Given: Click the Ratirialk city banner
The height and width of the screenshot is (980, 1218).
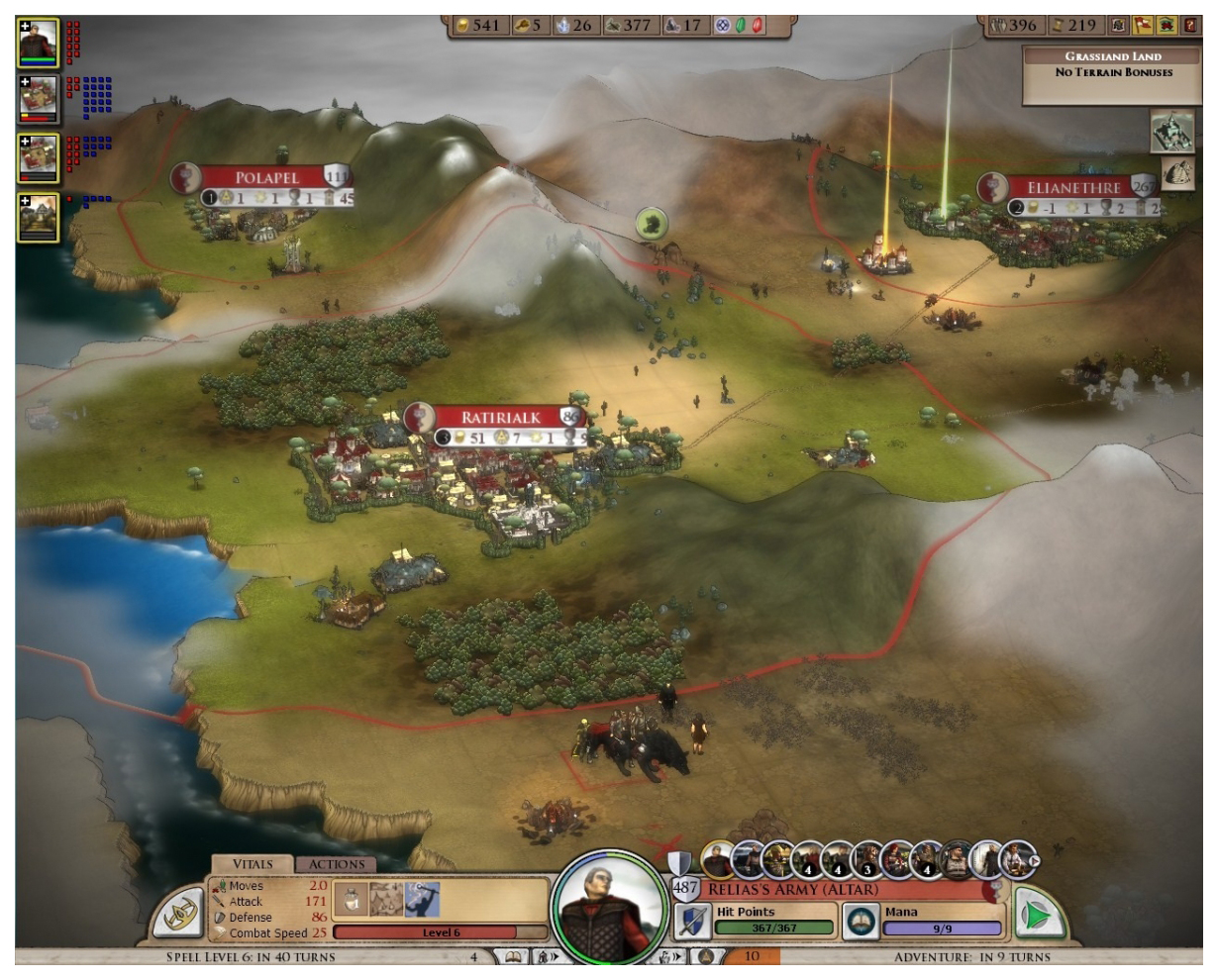Looking at the screenshot, I should click(501, 418).
